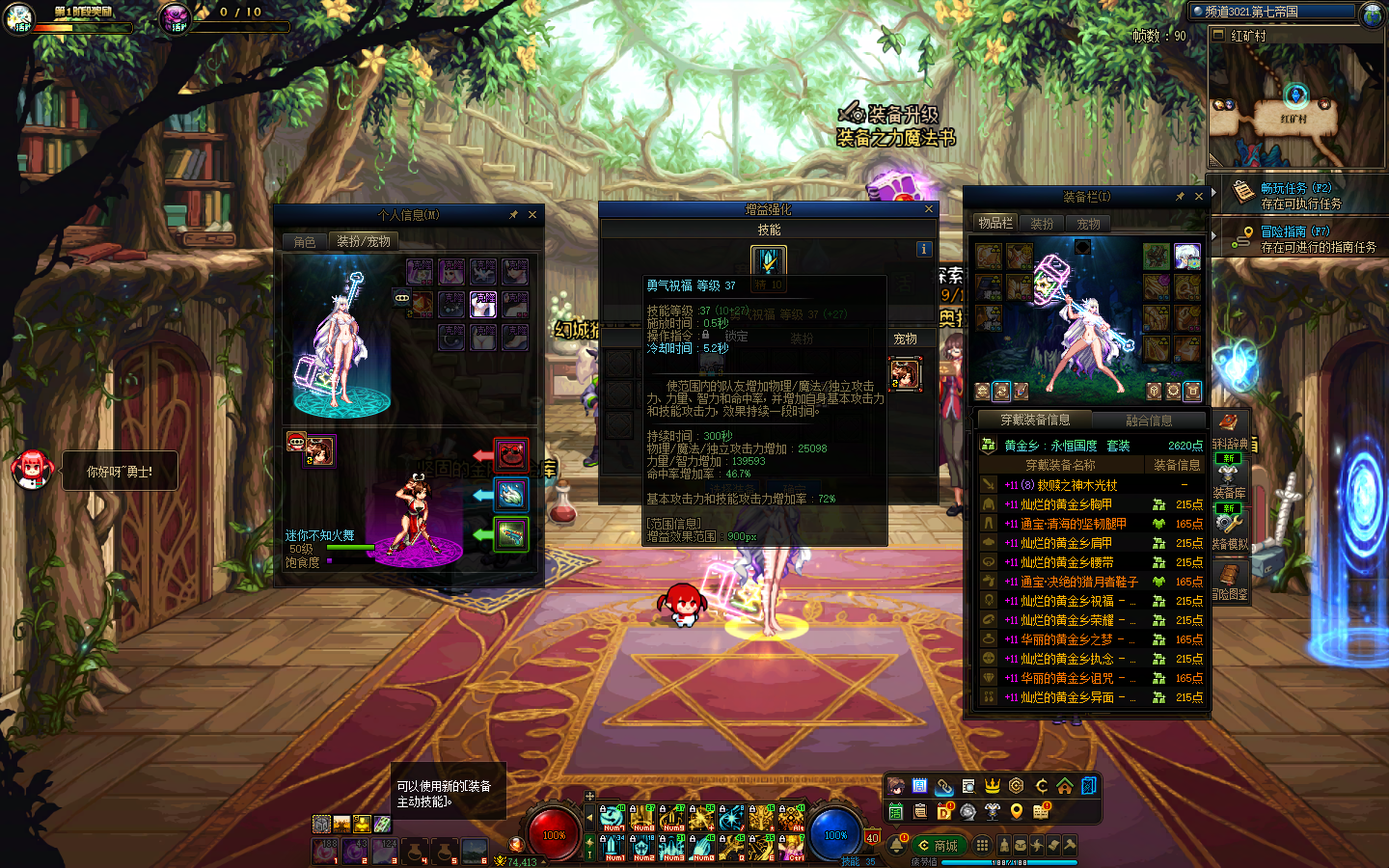Image resolution: width=1389 pixels, height=868 pixels.
Task: Switch to 宠物 tab in 装备栏
Action: [x=1088, y=224]
